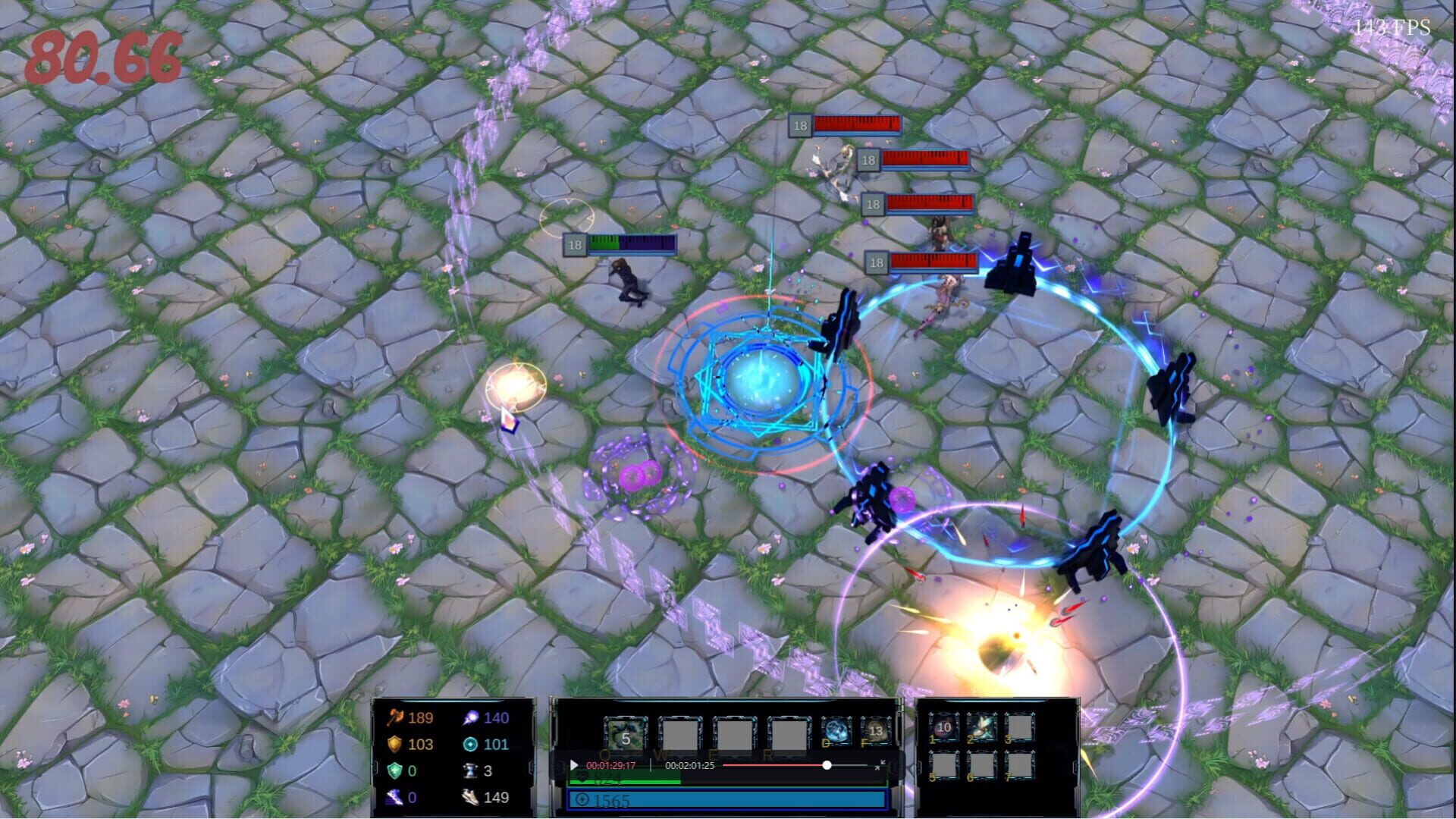
Task: Click the gold shield armor stat icon
Action: point(394,745)
